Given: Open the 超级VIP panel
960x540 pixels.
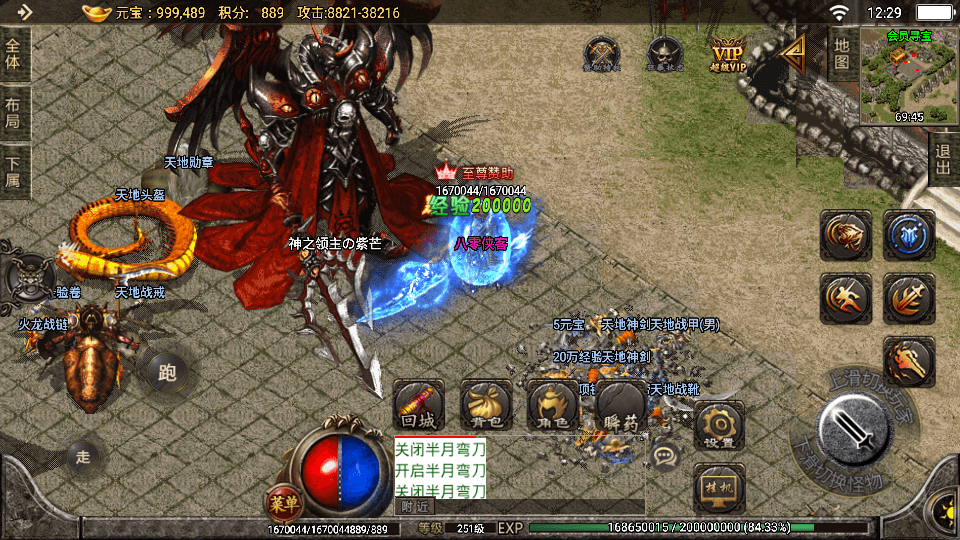Looking at the screenshot, I should pyautogui.click(x=729, y=53).
